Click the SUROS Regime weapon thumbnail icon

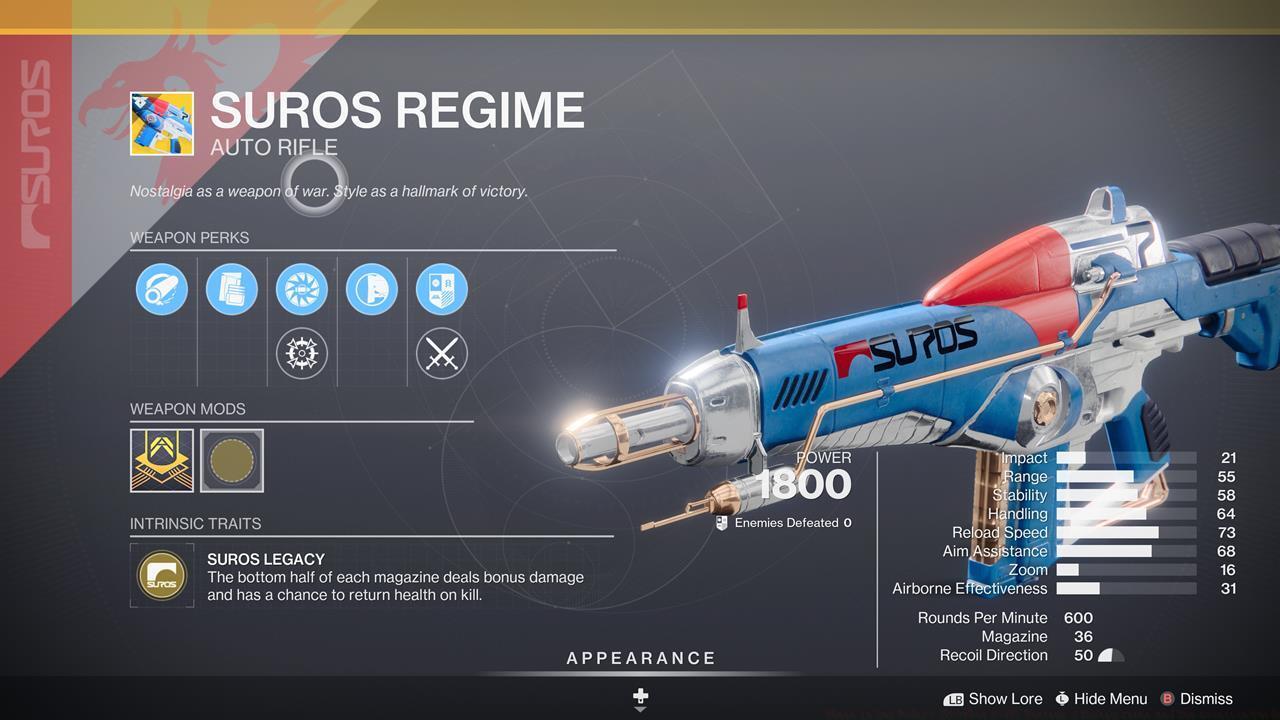pyautogui.click(x=162, y=124)
